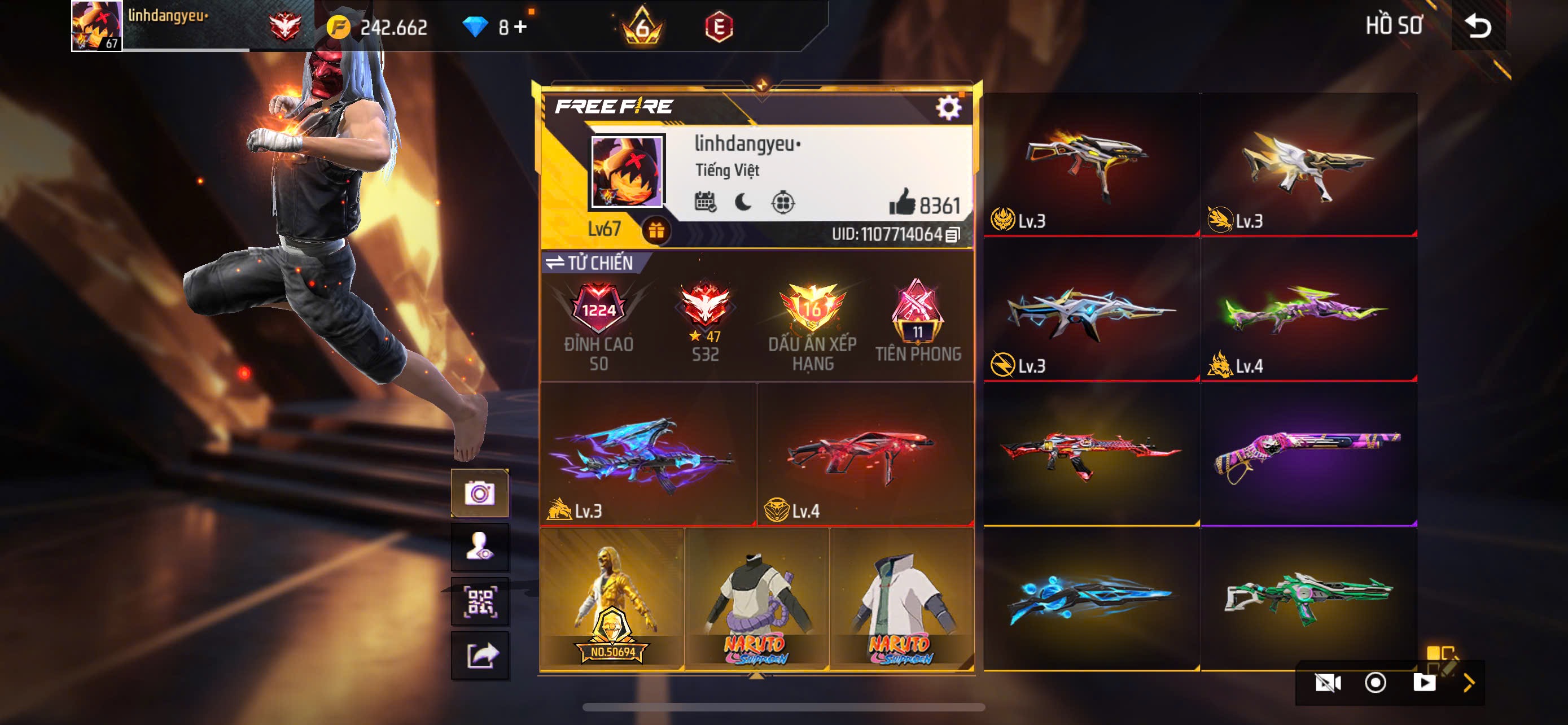This screenshot has width=1568, height=725.
Task: Share the profile with arrow button
Action: click(x=480, y=656)
